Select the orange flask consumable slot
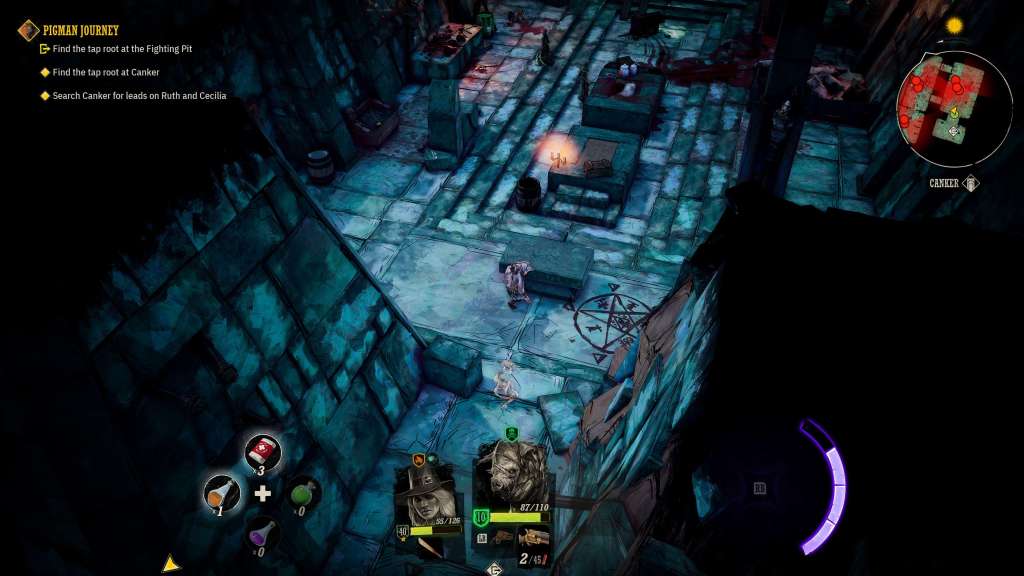1024x576 pixels. (x=221, y=493)
